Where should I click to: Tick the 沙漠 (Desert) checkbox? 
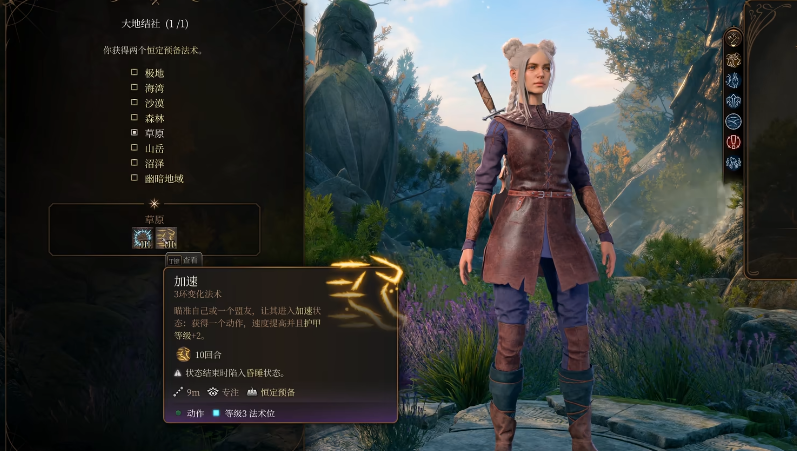pyautogui.click(x=135, y=102)
